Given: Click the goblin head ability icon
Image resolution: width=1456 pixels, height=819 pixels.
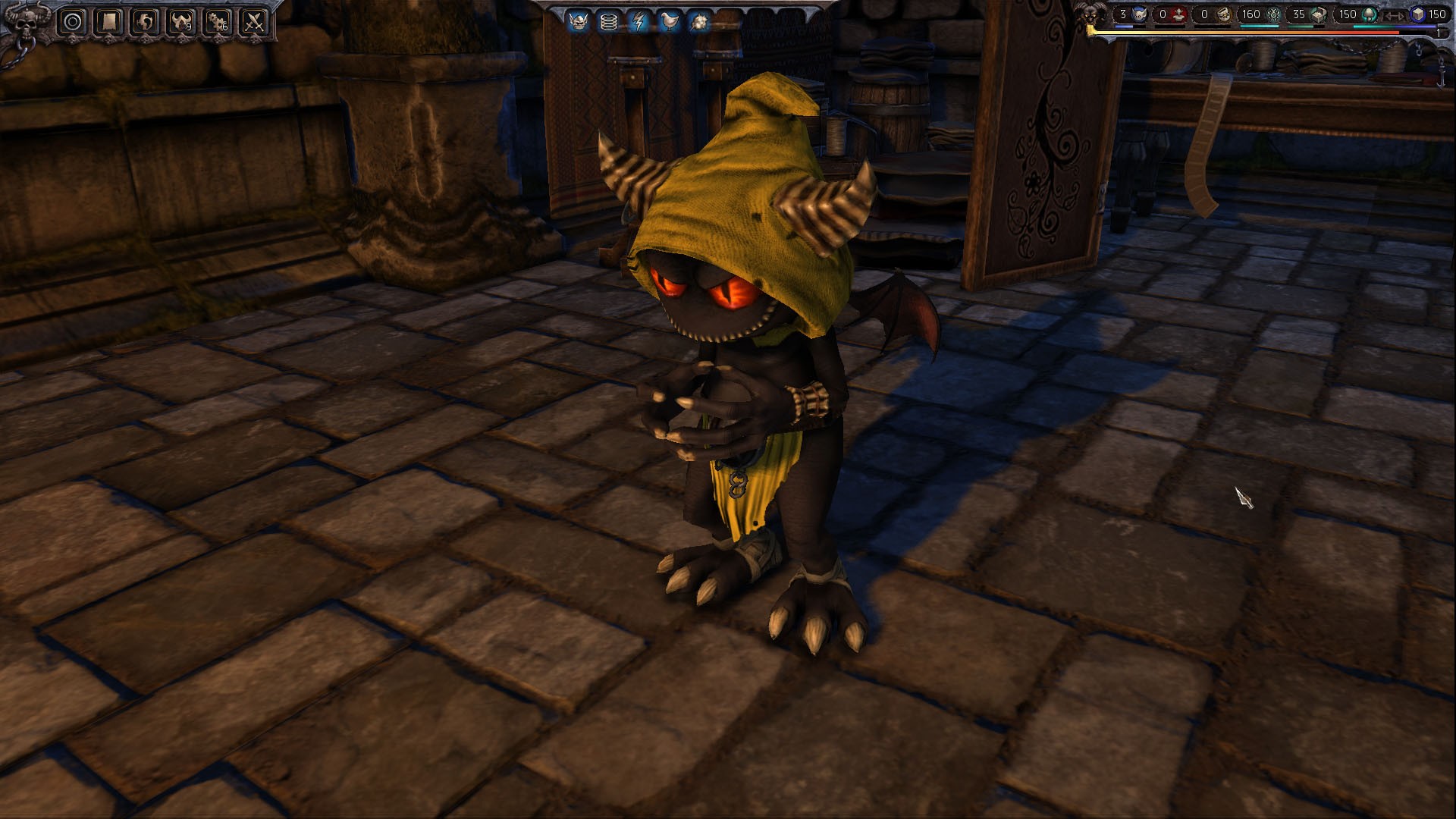Looking at the screenshot, I should 578,20.
